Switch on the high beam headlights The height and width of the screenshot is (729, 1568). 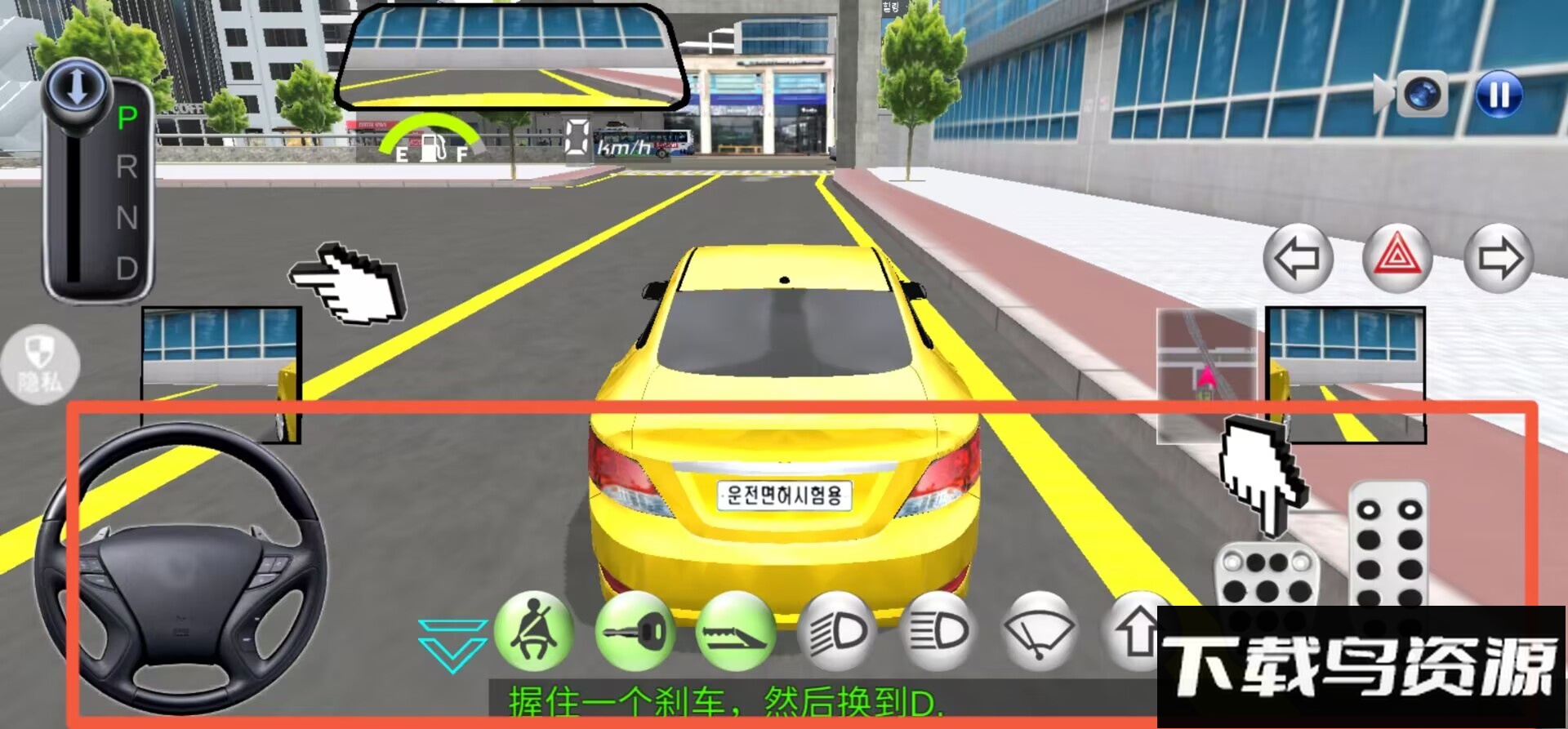(938, 631)
